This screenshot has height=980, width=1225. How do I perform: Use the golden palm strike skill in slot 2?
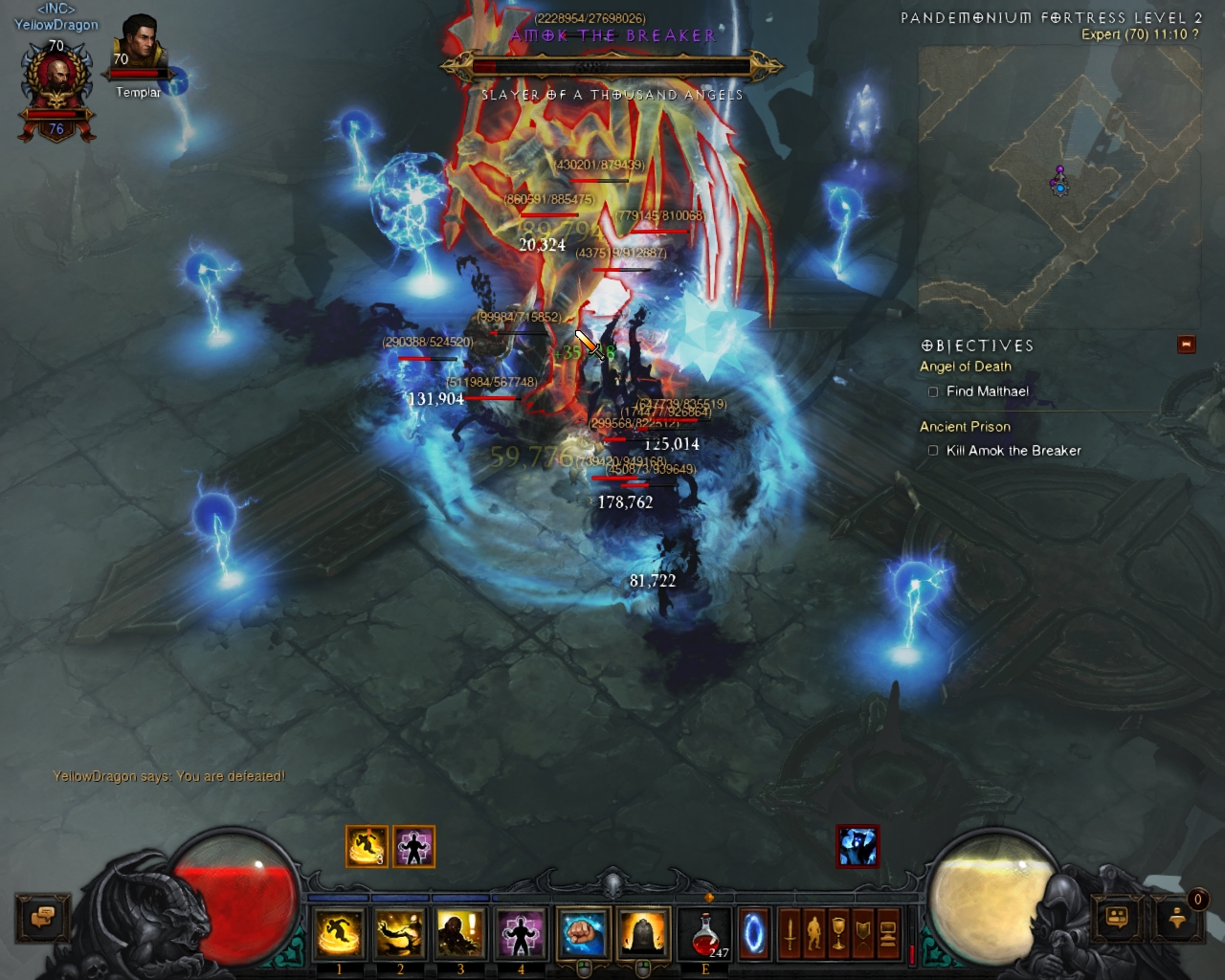(399, 933)
